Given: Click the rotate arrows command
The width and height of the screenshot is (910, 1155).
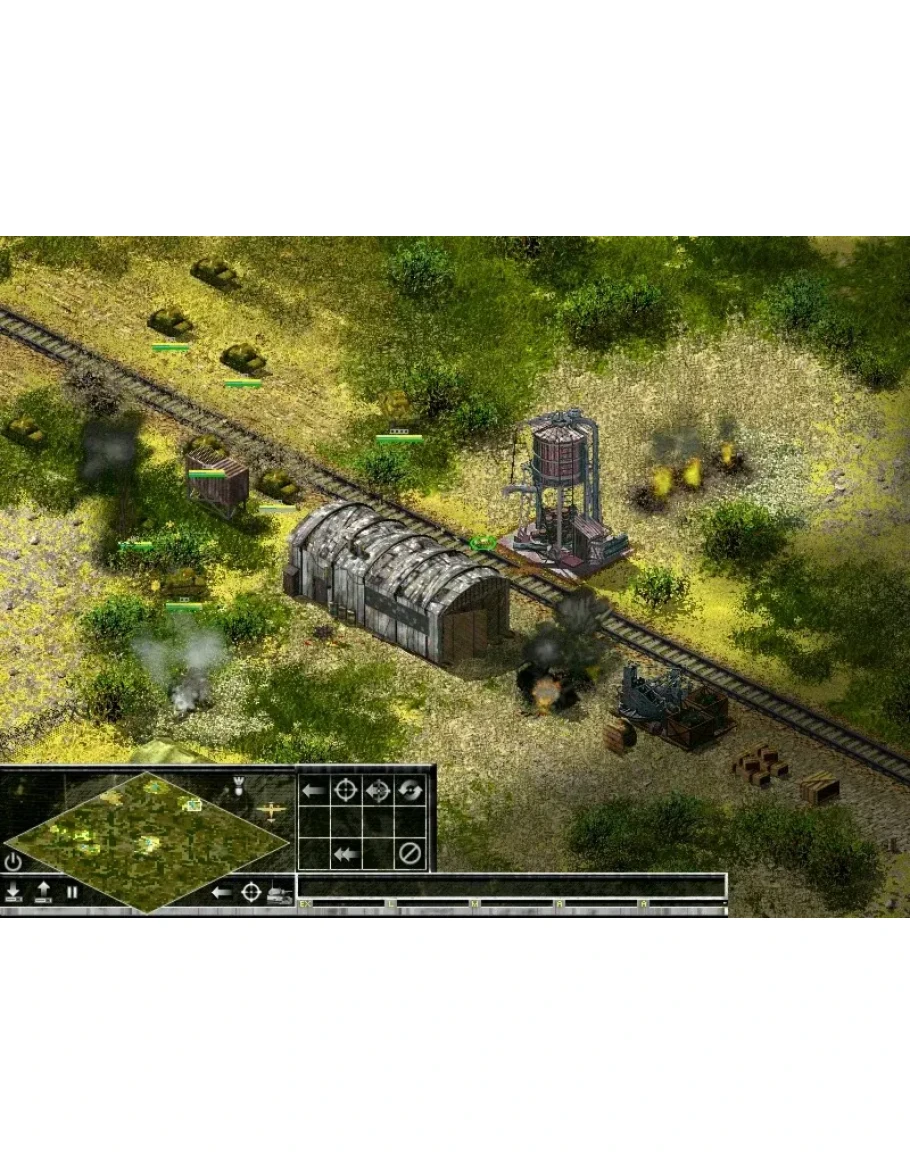Looking at the screenshot, I should [x=410, y=790].
